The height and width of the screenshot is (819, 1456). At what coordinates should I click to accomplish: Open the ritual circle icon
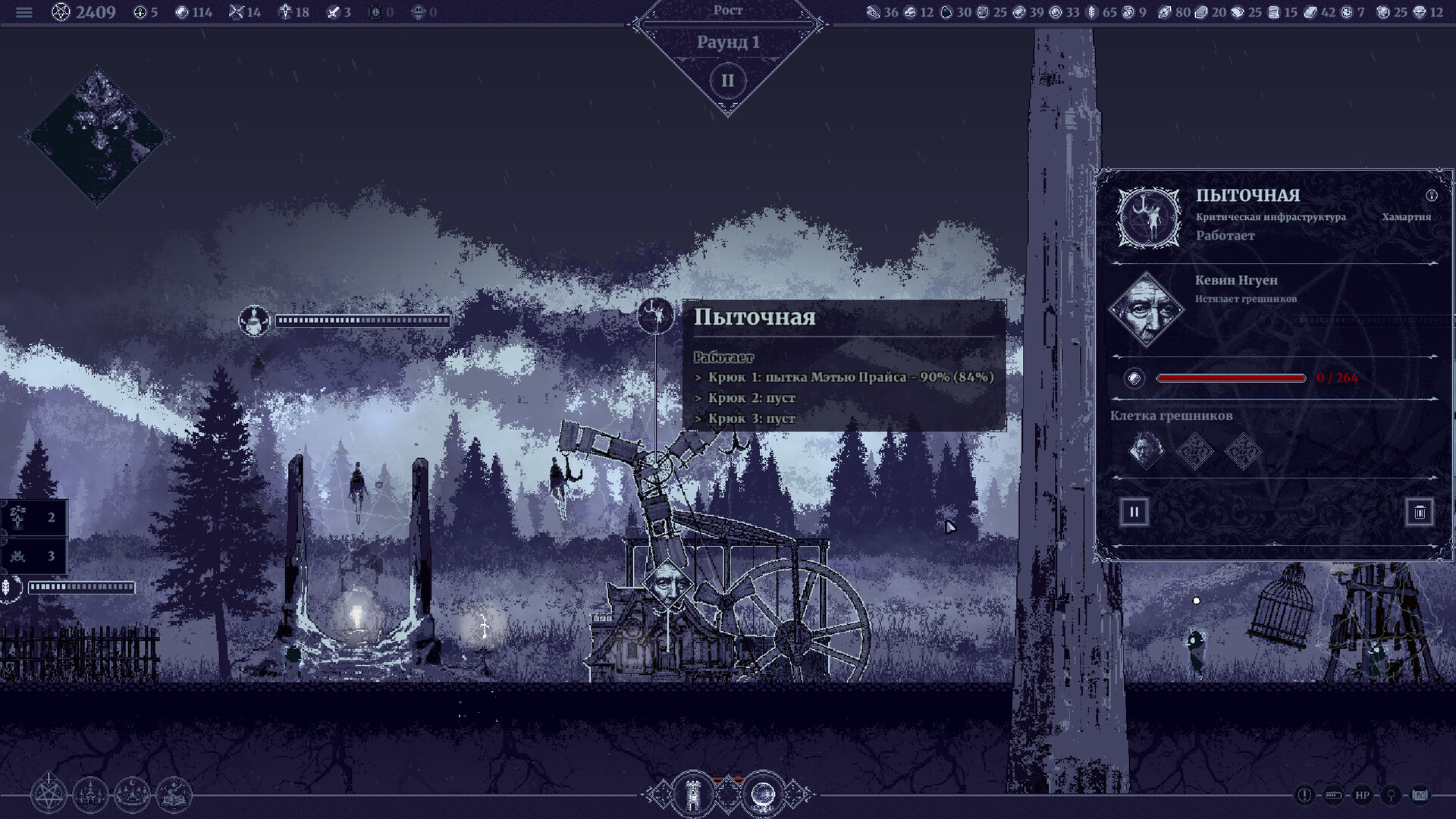click(x=132, y=795)
